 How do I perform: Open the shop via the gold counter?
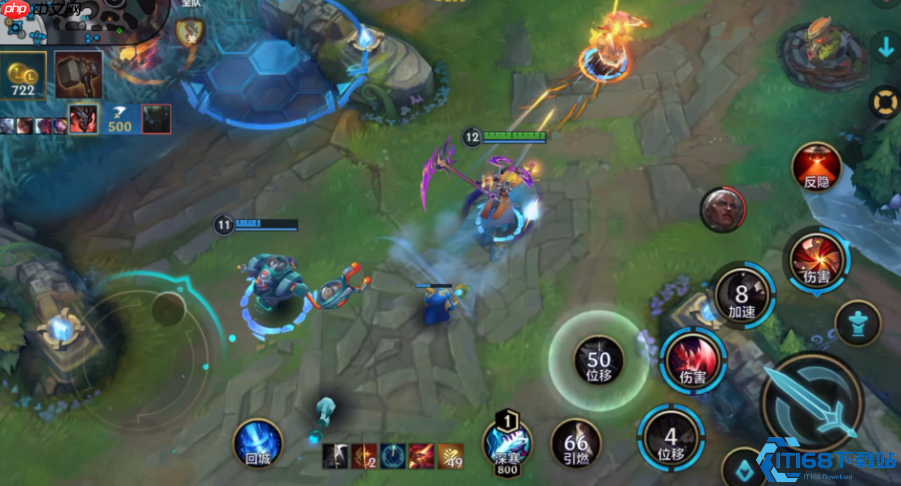point(23,77)
